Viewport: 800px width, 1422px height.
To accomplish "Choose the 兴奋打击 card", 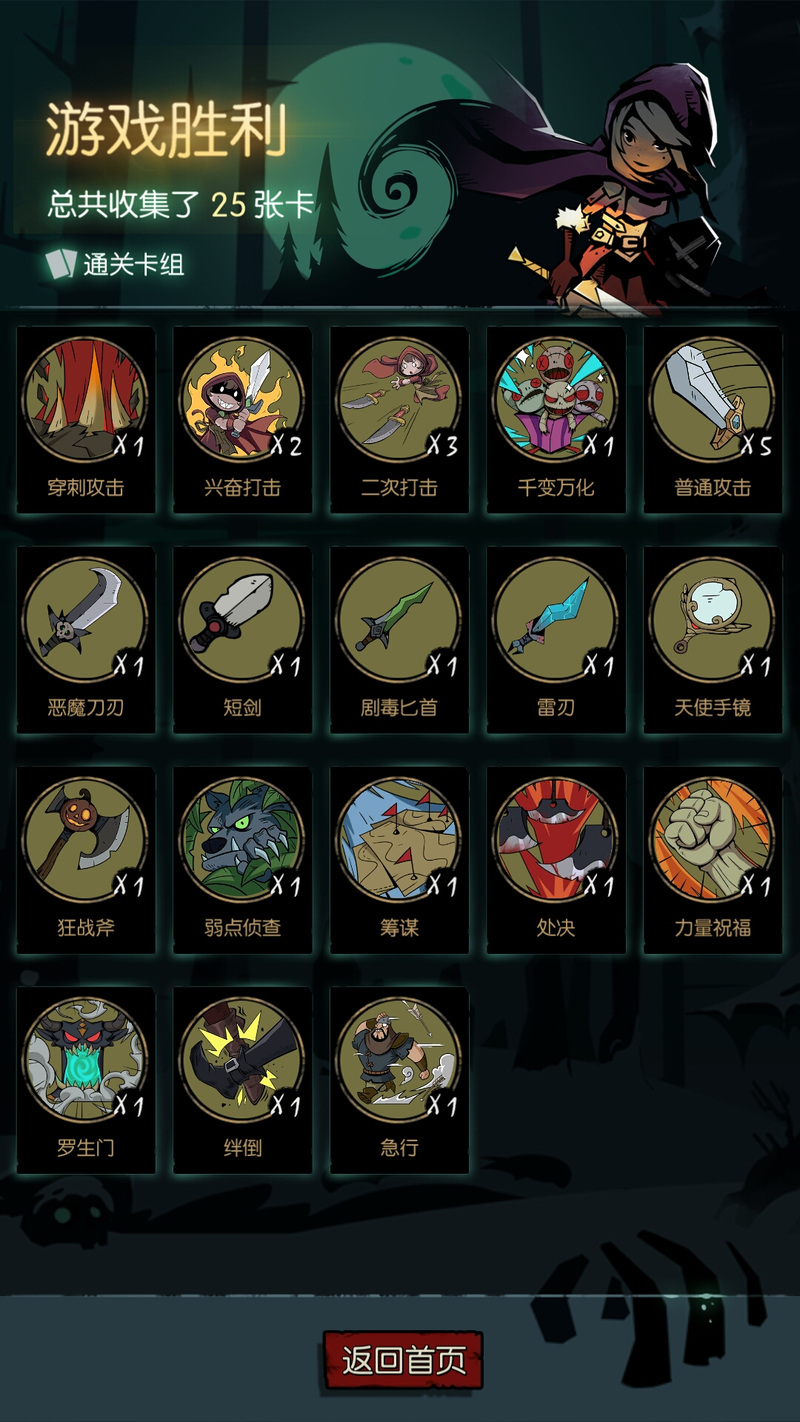I will point(243,419).
